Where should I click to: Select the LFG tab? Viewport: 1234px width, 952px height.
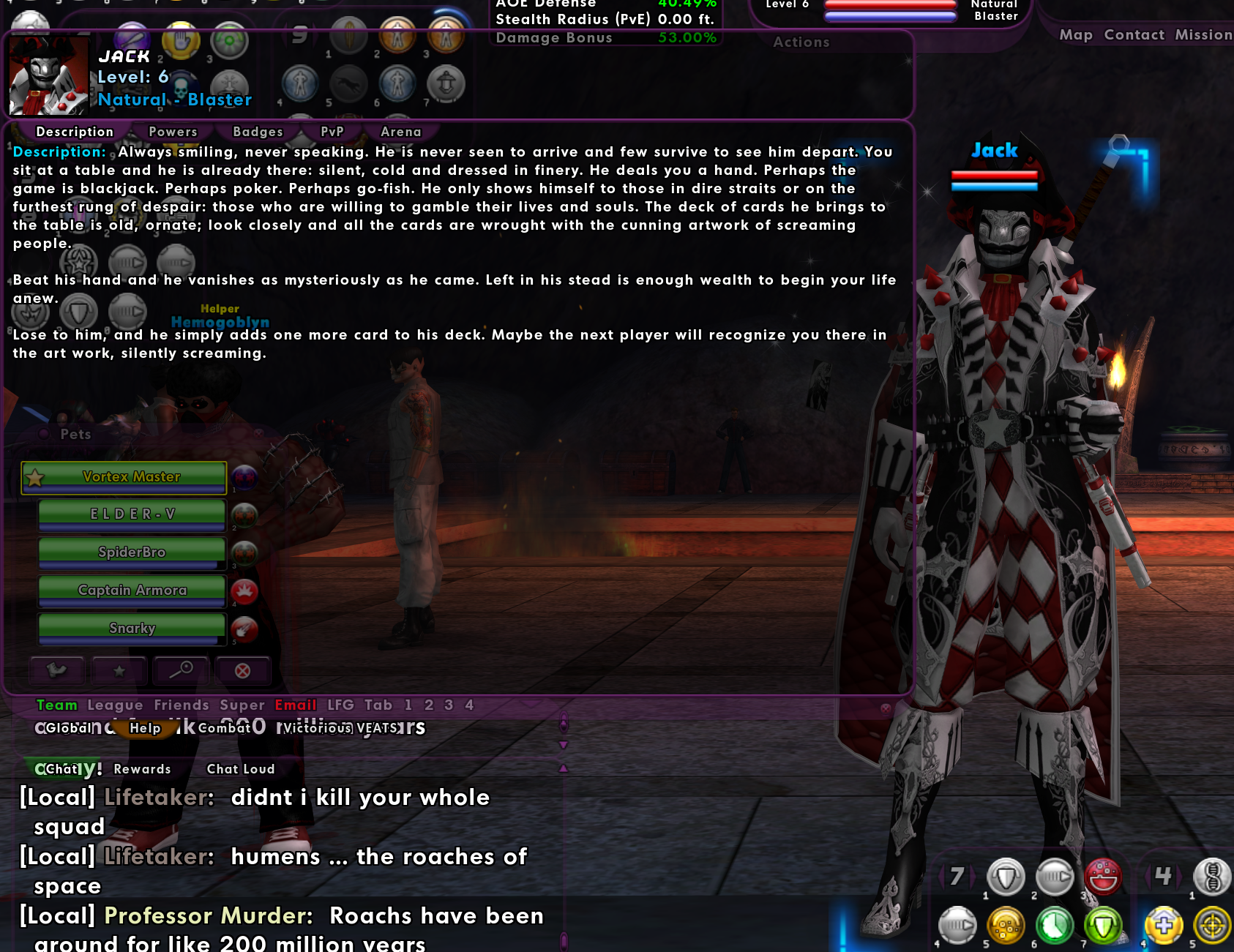340,705
